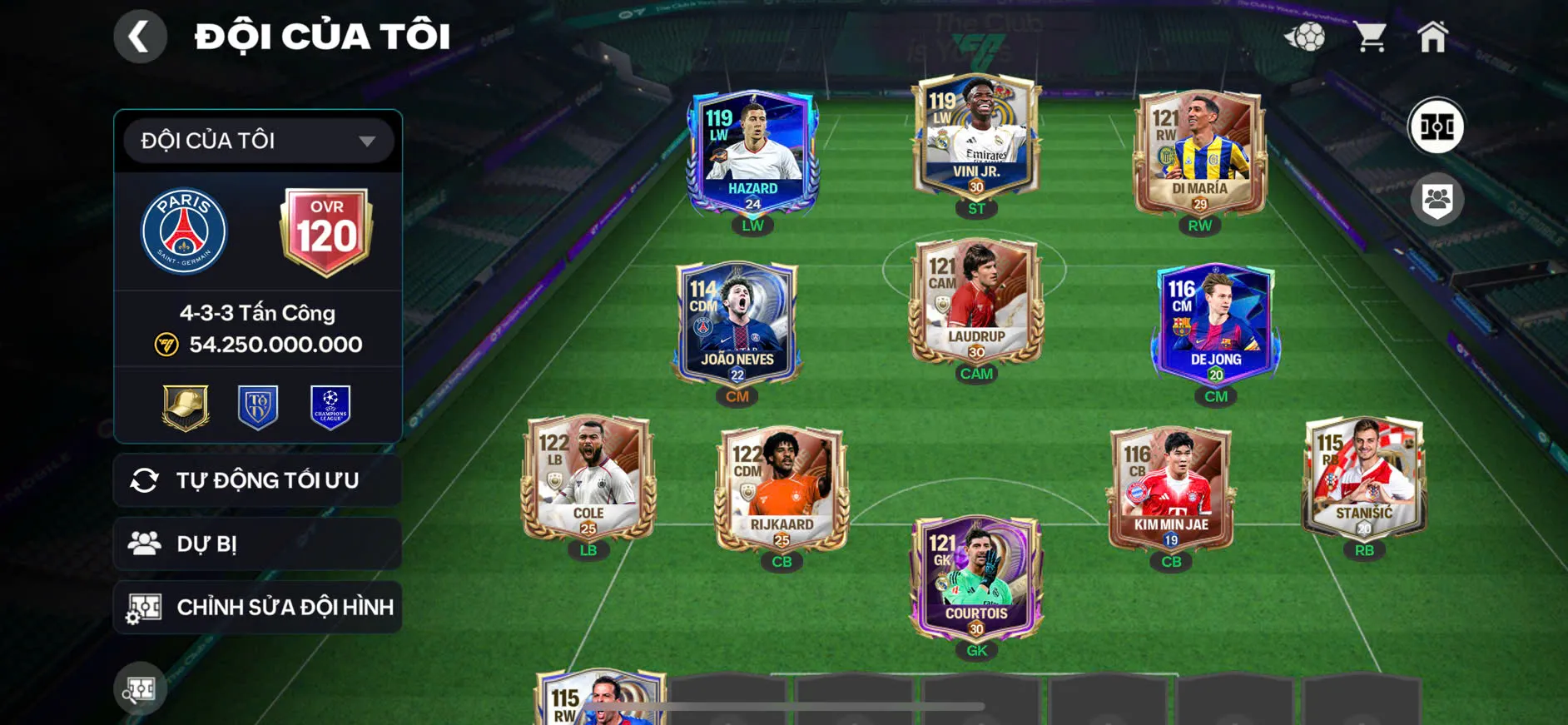Viewport: 1568px width, 725px height.
Task: Pick the Stanišić right-back card
Action: (1363, 479)
